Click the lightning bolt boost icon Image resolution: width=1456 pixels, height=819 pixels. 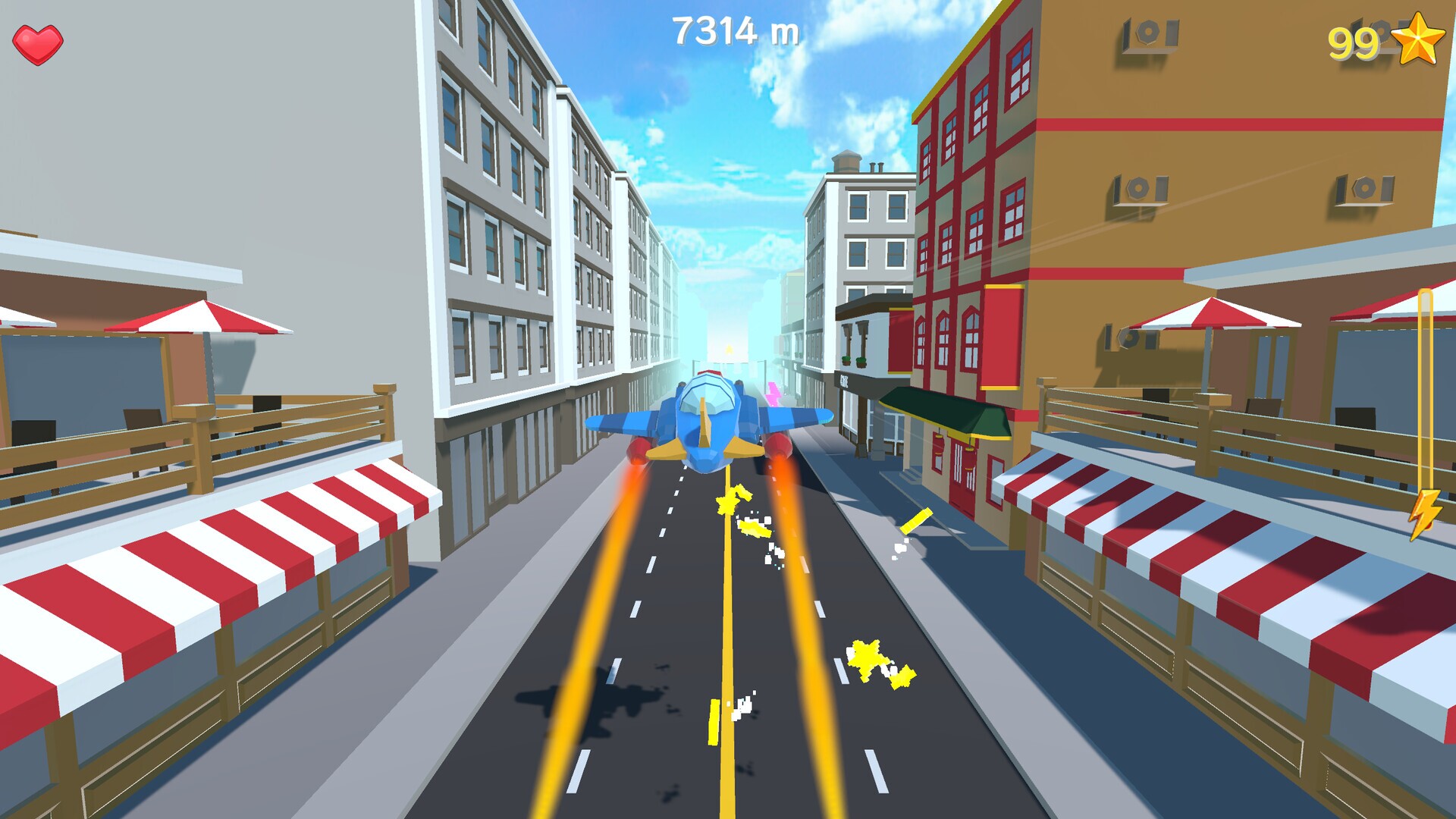[1424, 513]
